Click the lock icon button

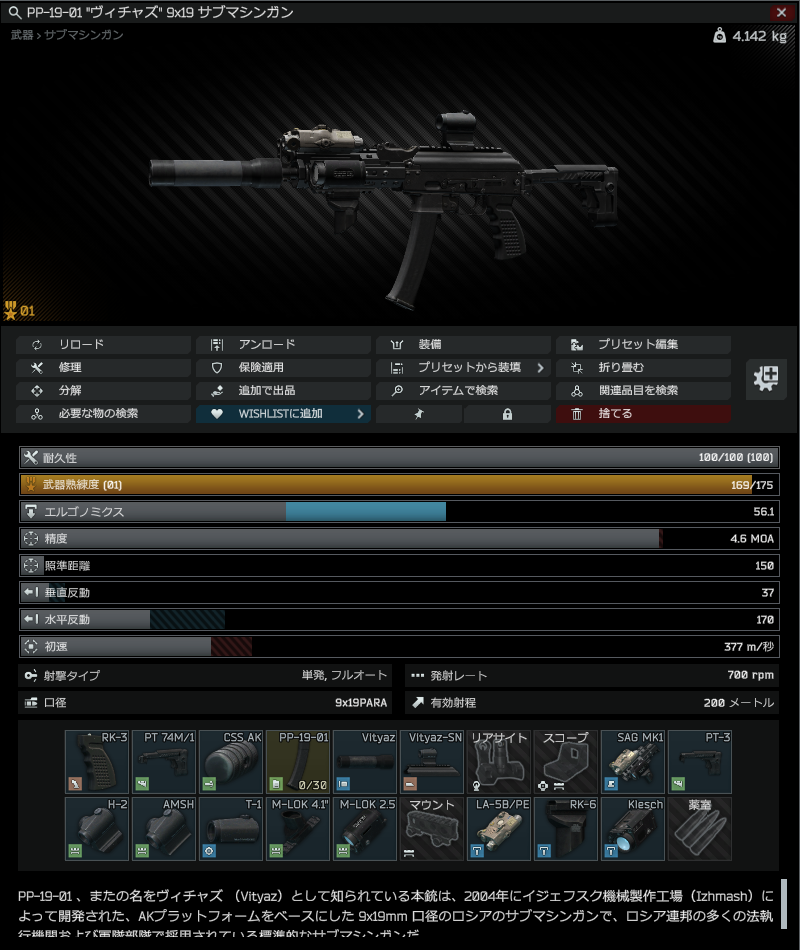[507, 413]
